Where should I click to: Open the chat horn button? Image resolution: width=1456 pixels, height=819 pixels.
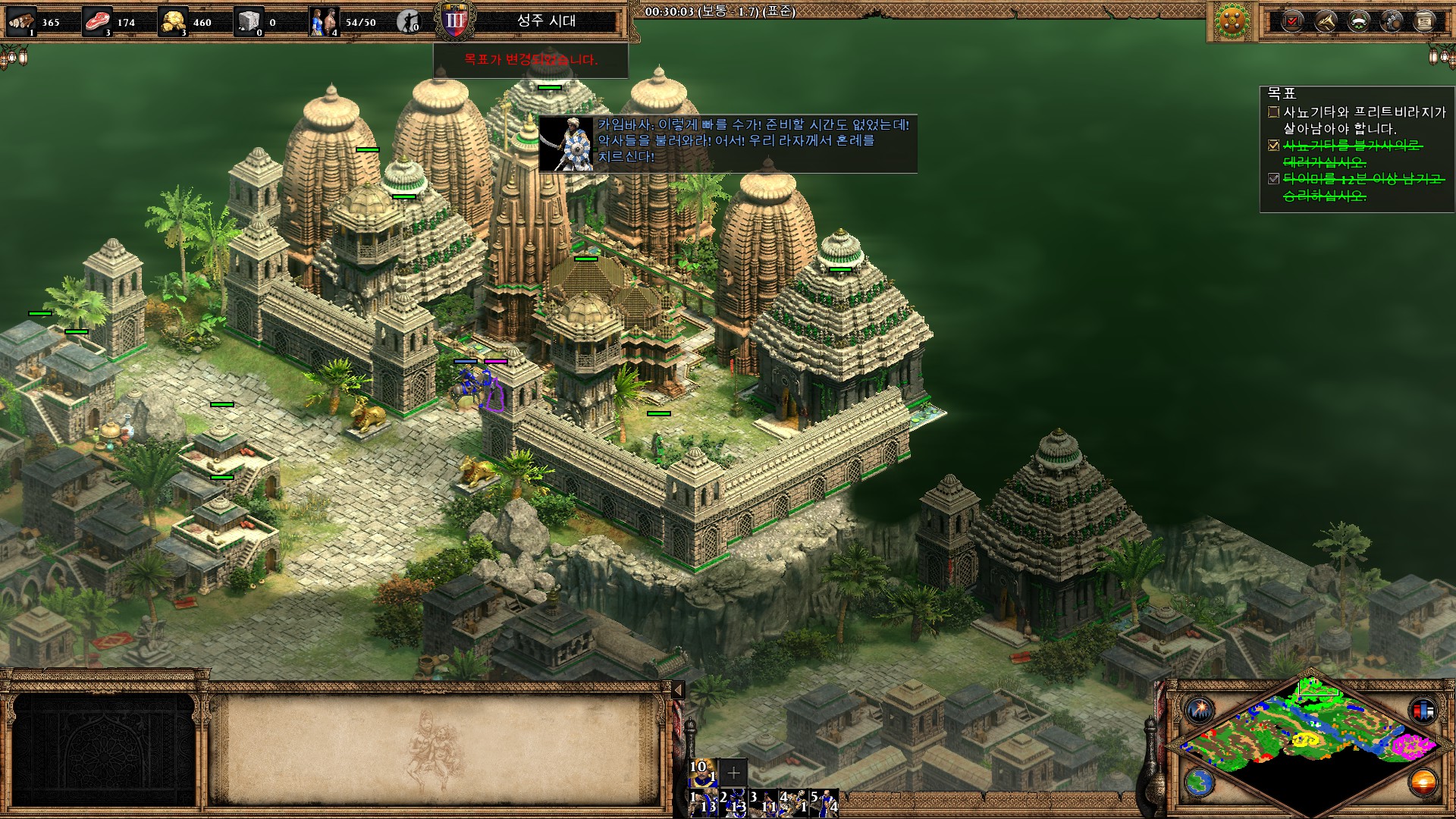1326,21
